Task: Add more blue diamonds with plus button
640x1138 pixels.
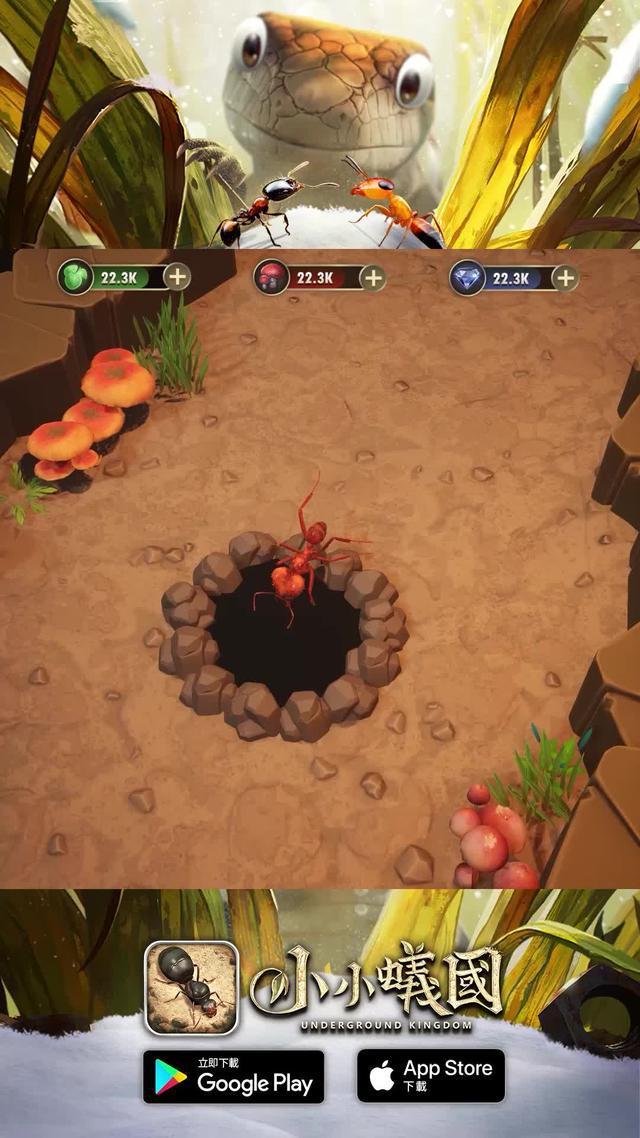Action: (x=565, y=277)
